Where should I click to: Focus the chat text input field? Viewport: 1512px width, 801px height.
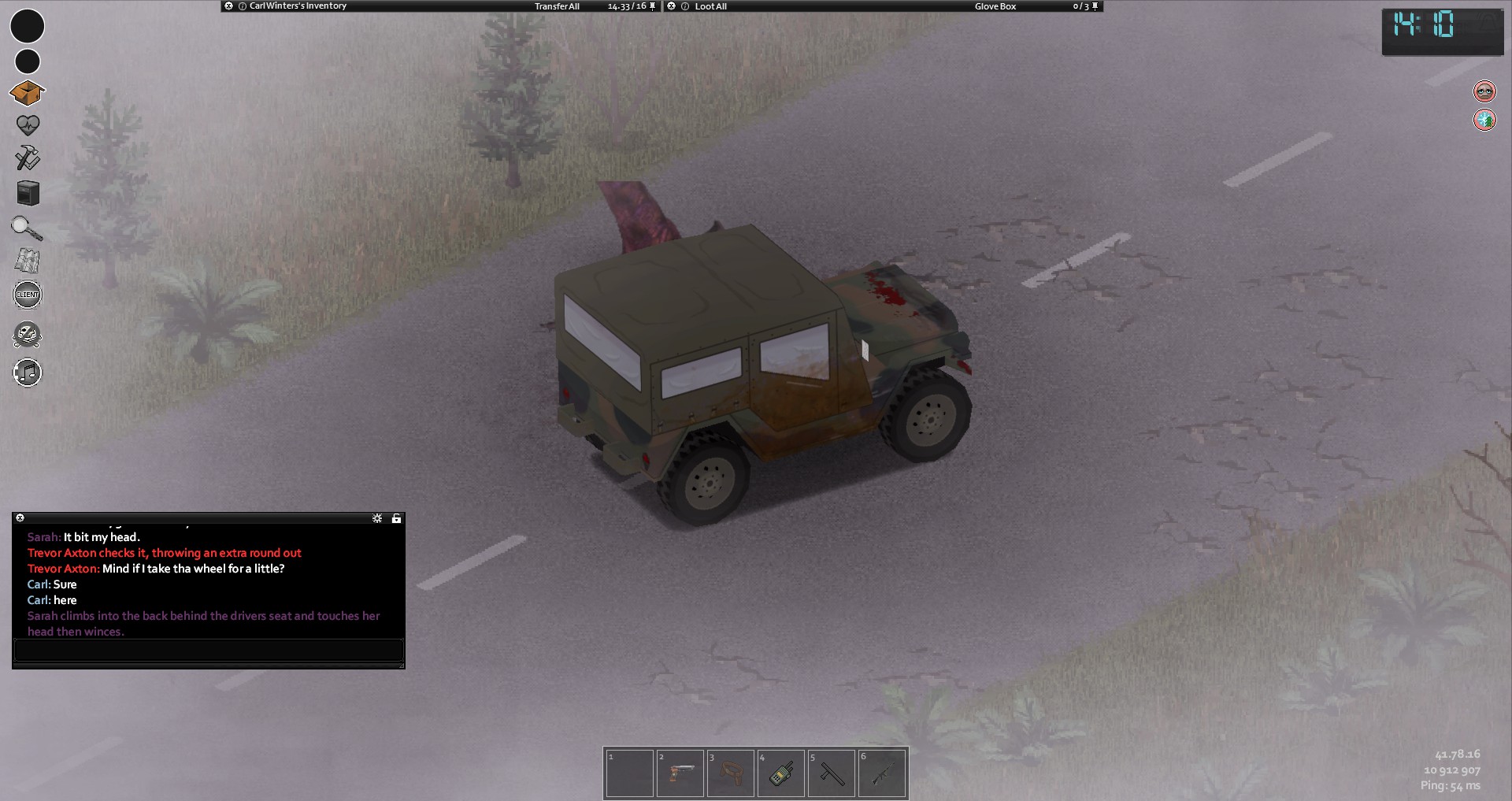pos(209,651)
